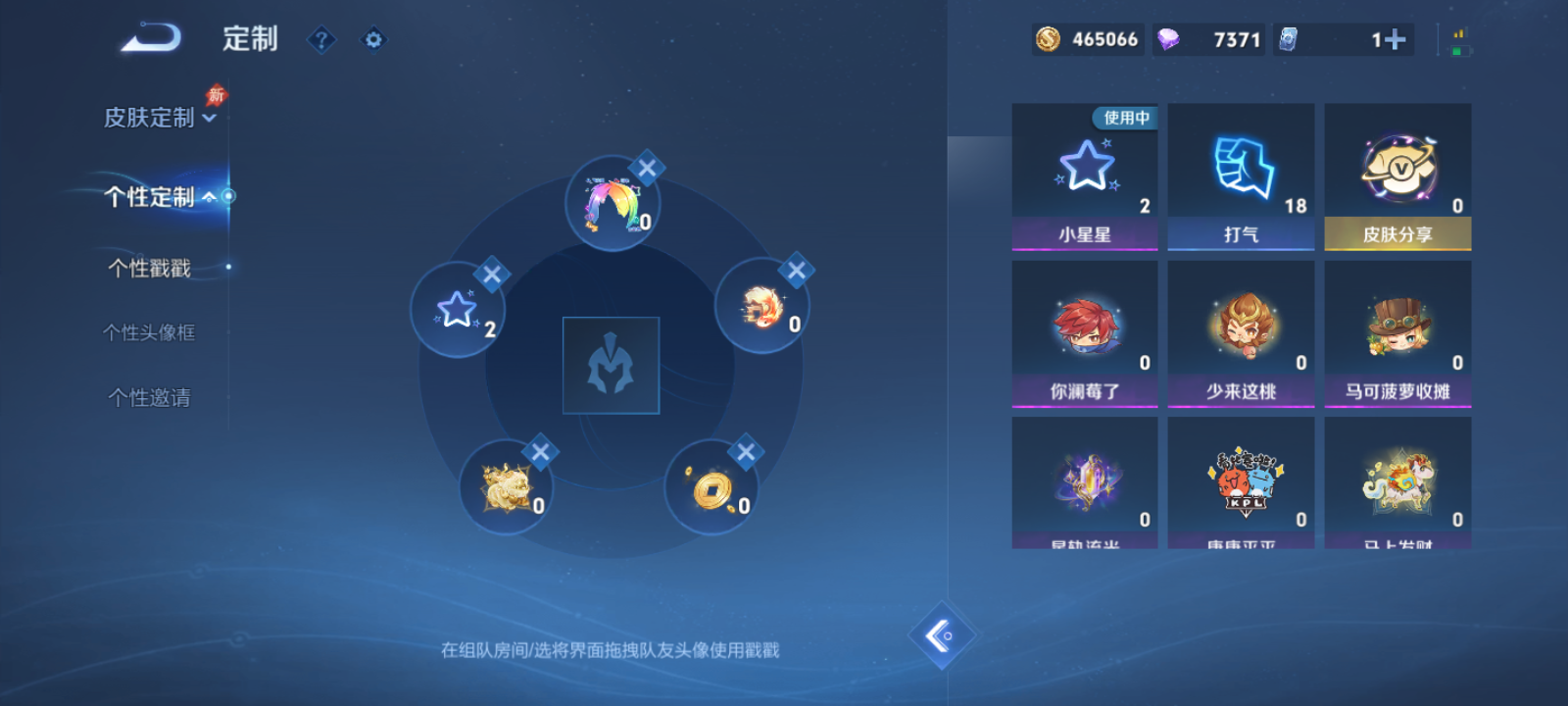Open the help question mark icon

point(321,39)
